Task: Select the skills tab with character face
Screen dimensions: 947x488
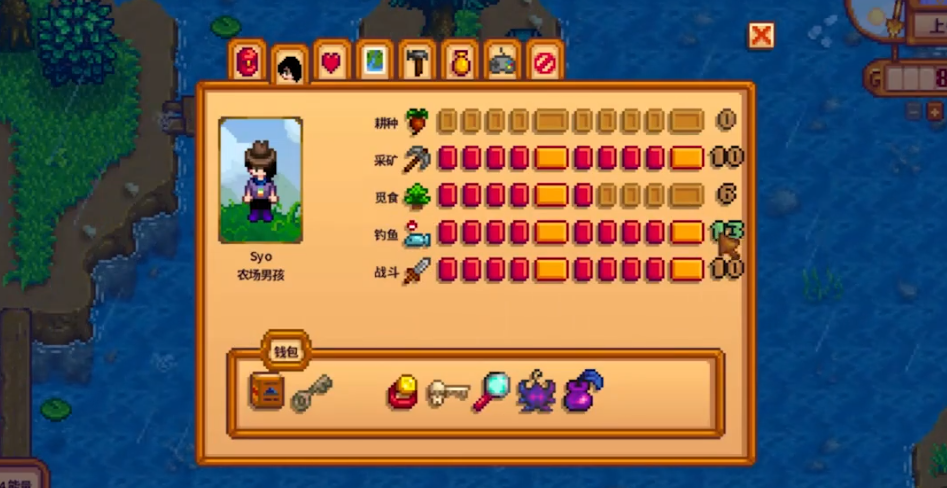Action: (x=289, y=66)
